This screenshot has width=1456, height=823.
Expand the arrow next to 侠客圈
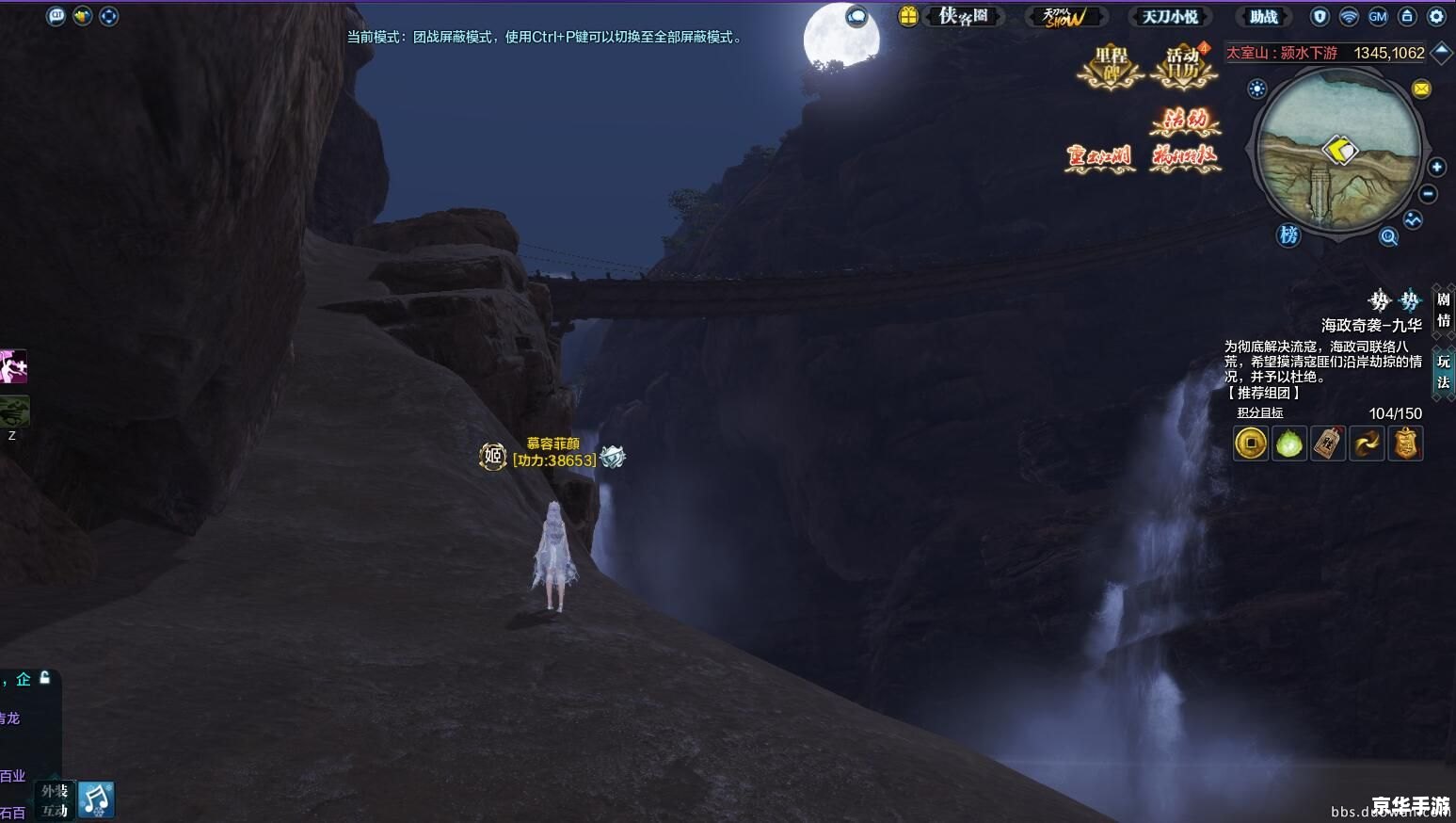point(1000,16)
